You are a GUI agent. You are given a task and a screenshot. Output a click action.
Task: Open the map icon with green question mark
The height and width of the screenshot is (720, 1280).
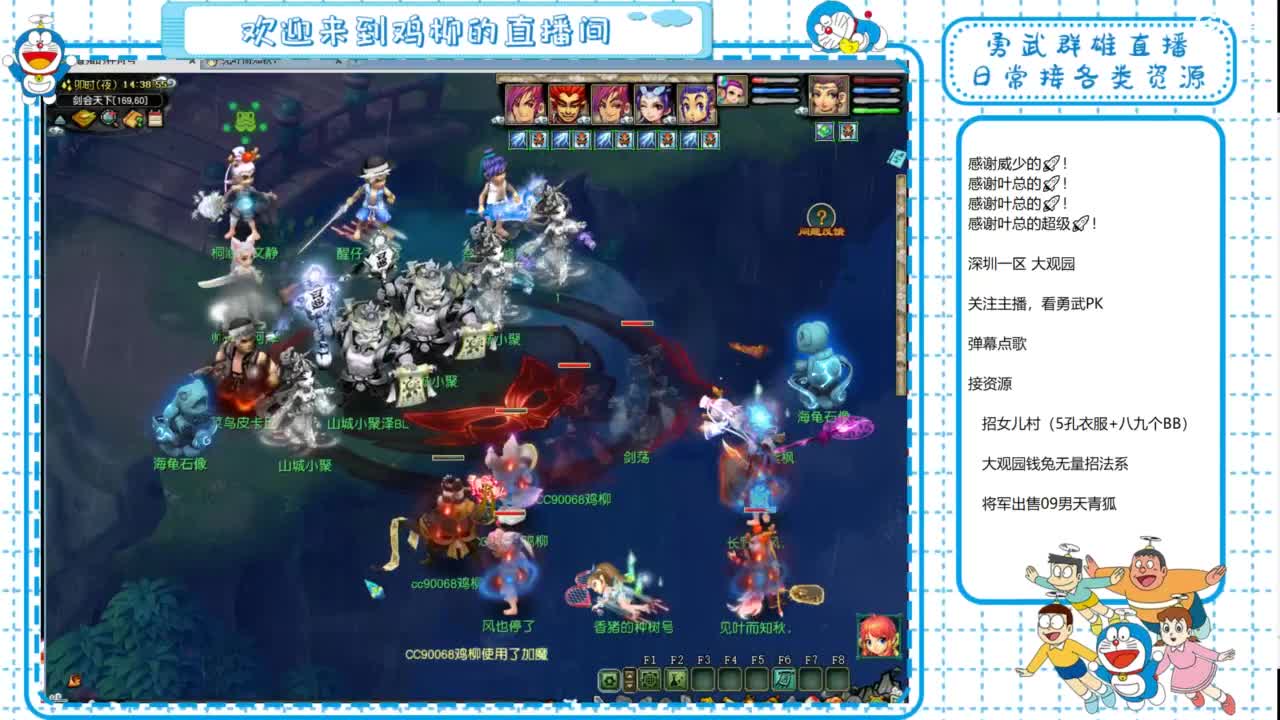(x=133, y=120)
